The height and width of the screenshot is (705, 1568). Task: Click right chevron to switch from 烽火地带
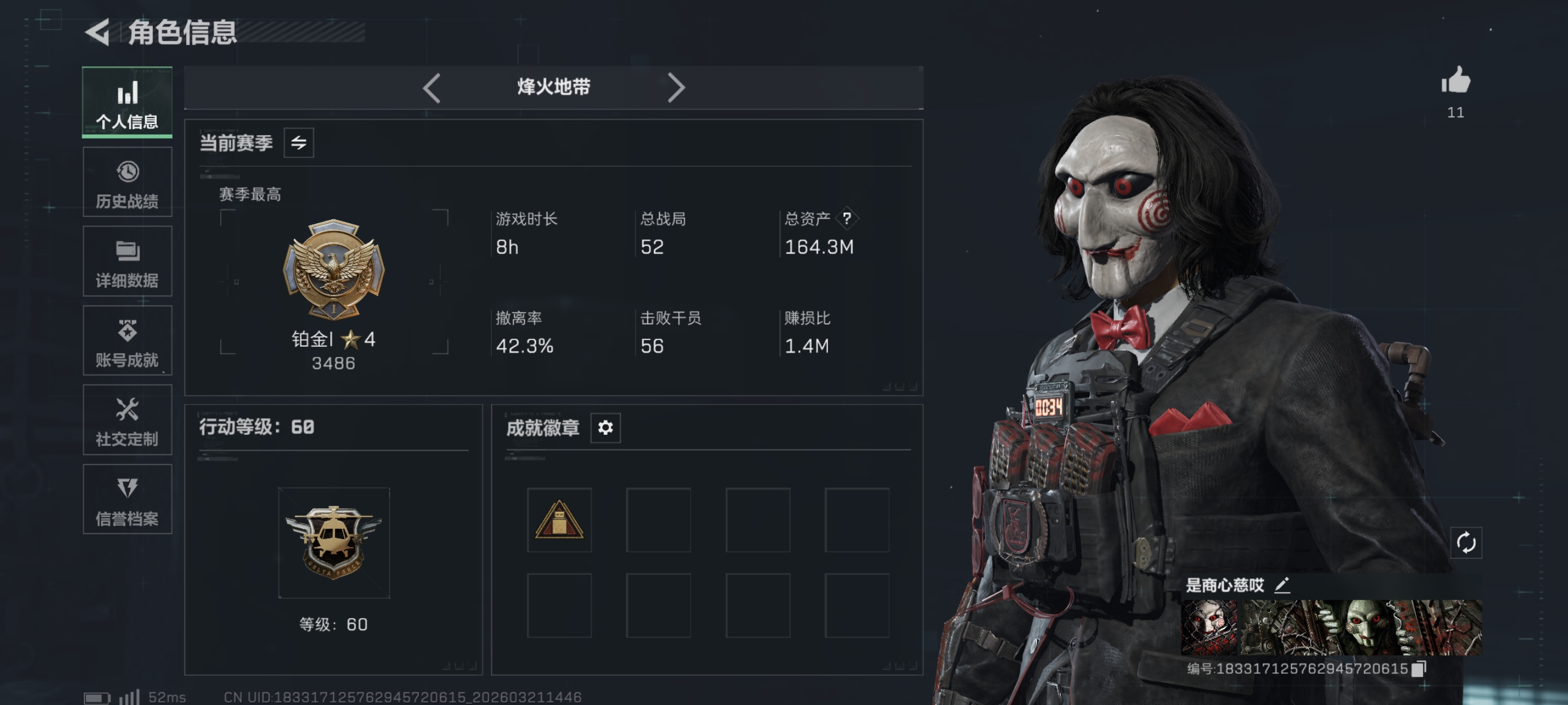pos(676,87)
